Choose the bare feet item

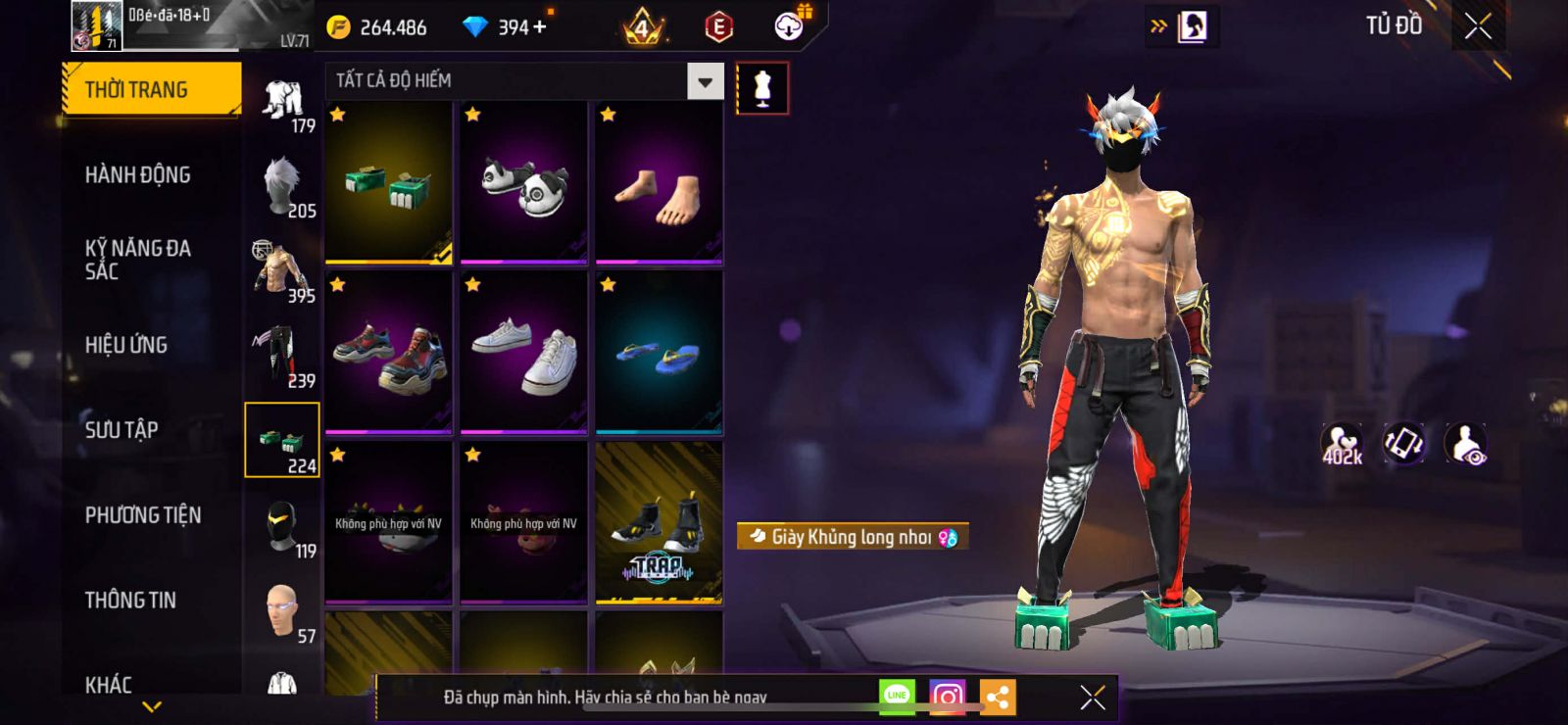coord(660,183)
